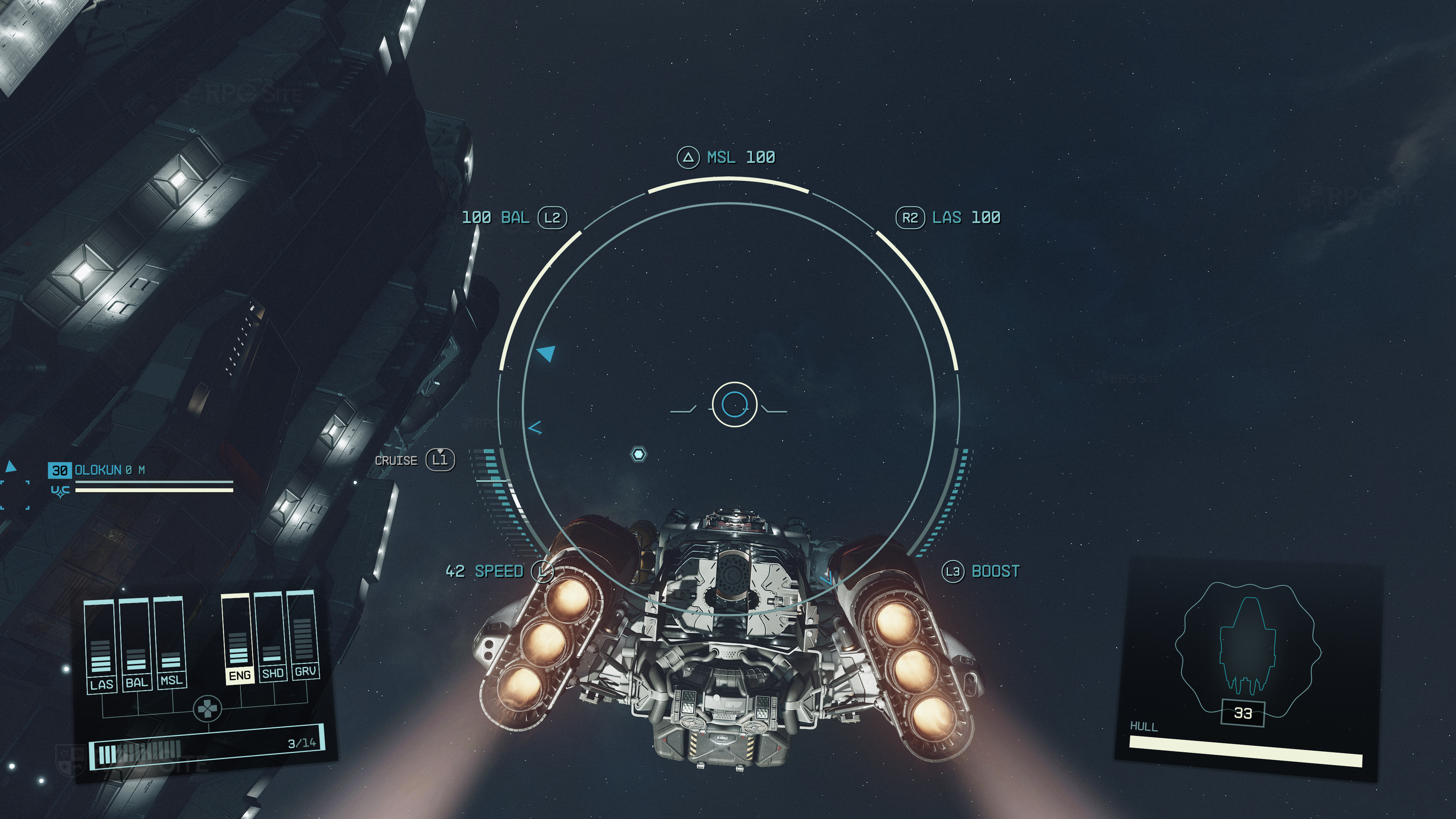Viewport: 1456px width, 819px height.
Task: Select the LAS power allocation column
Action: [x=100, y=647]
